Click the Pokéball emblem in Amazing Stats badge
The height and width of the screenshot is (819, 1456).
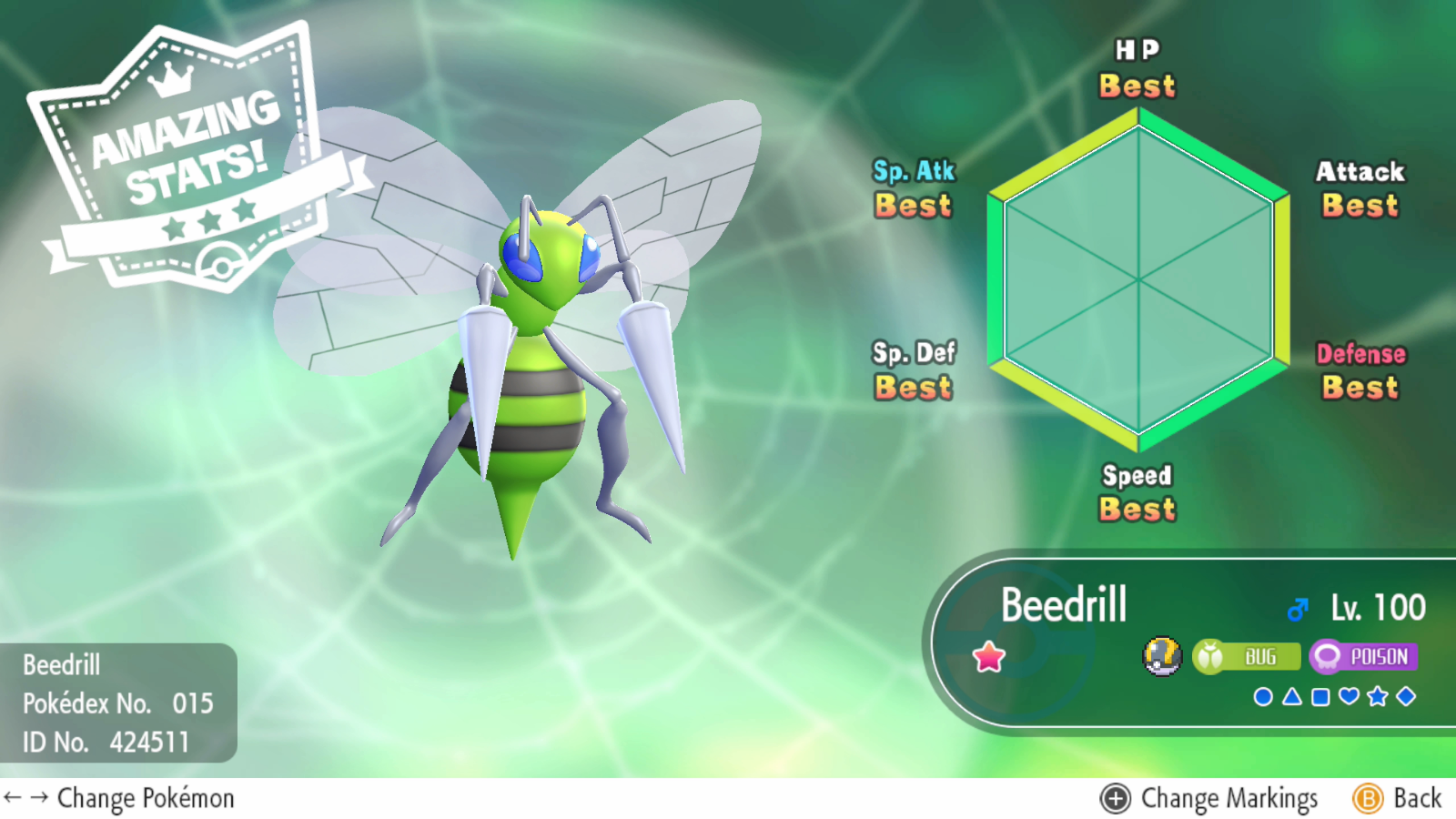click(224, 264)
